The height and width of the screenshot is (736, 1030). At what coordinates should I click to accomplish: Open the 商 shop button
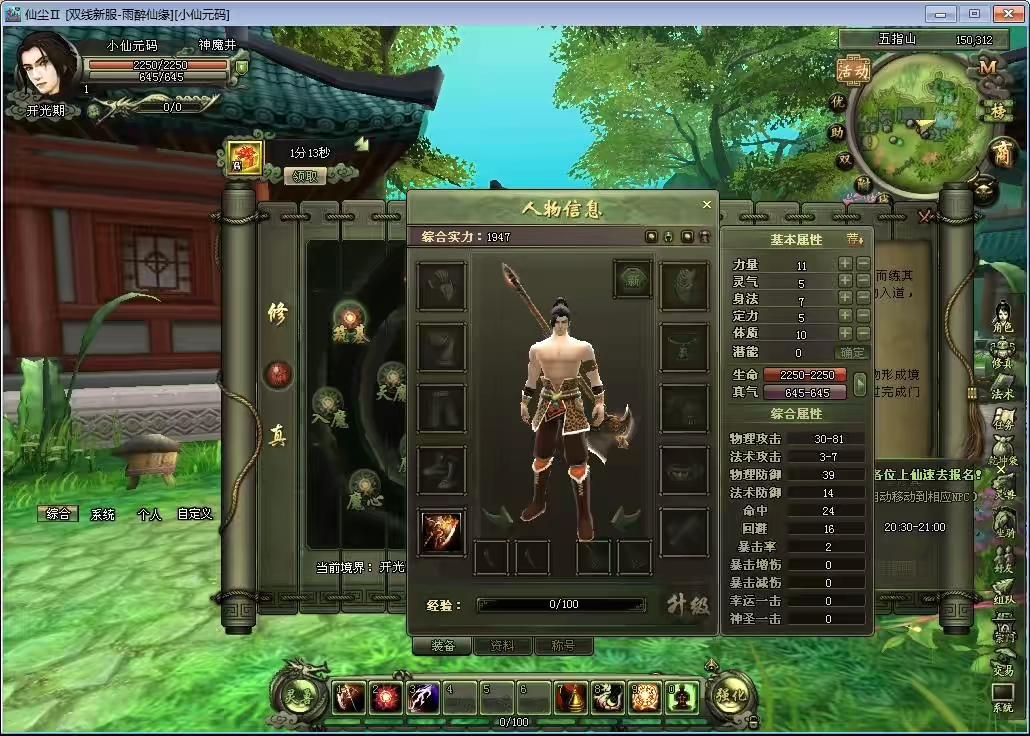pos(1000,152)
